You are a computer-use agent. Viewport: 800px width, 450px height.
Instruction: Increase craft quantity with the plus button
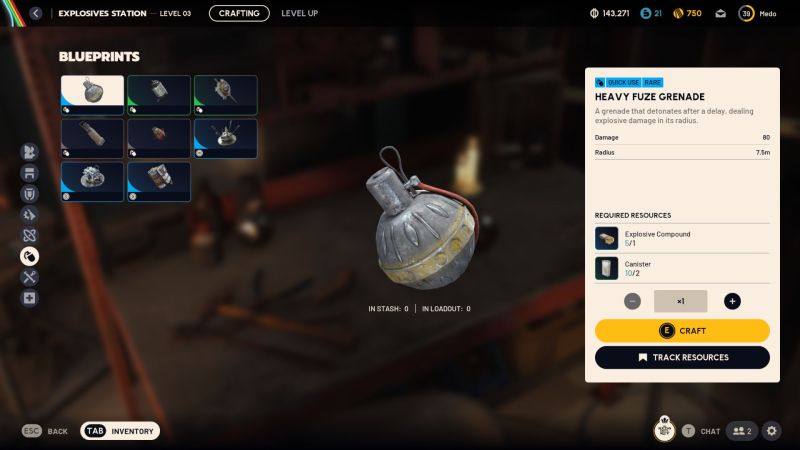[732, 301]
